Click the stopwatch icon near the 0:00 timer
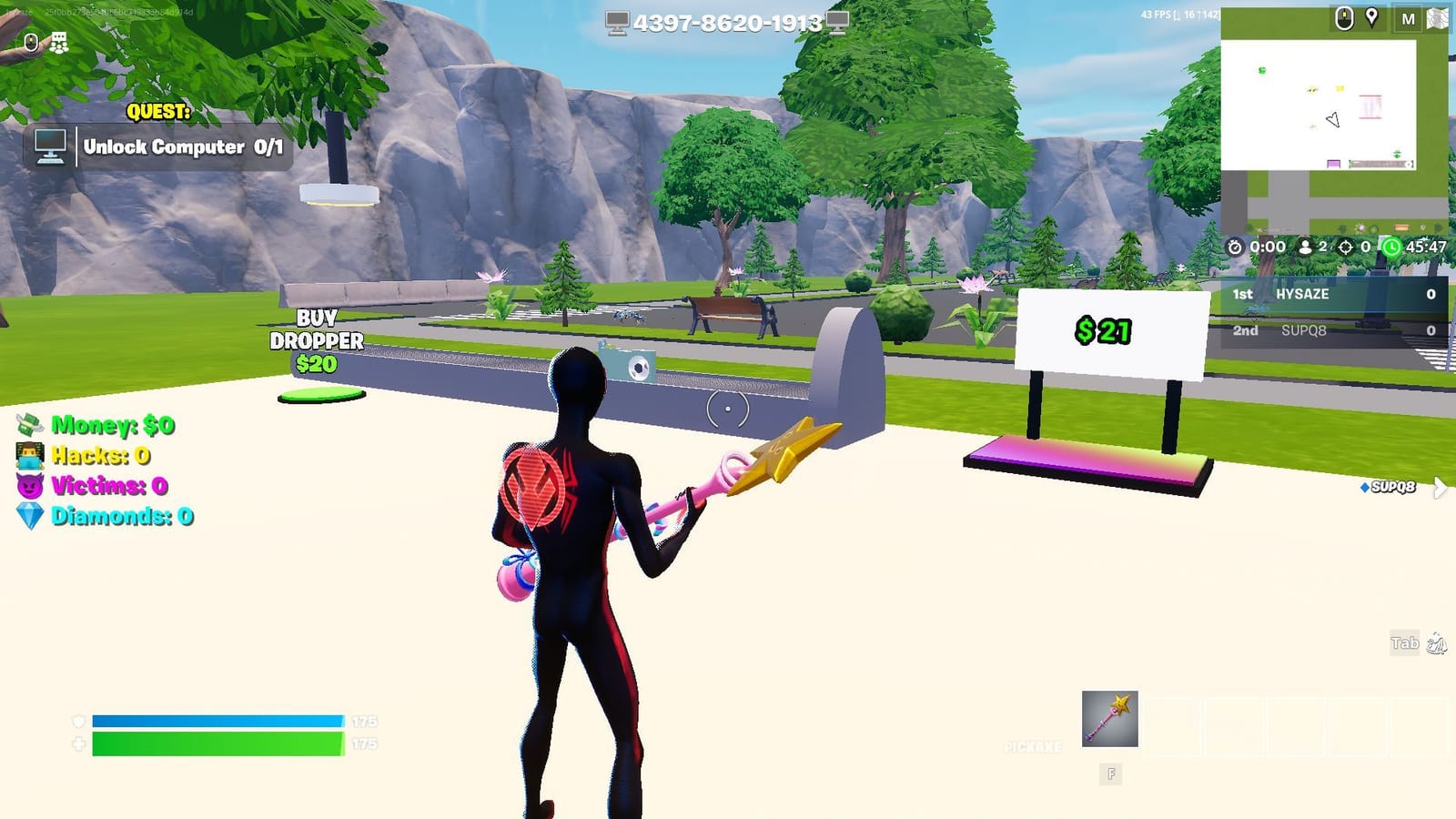 1234,244
